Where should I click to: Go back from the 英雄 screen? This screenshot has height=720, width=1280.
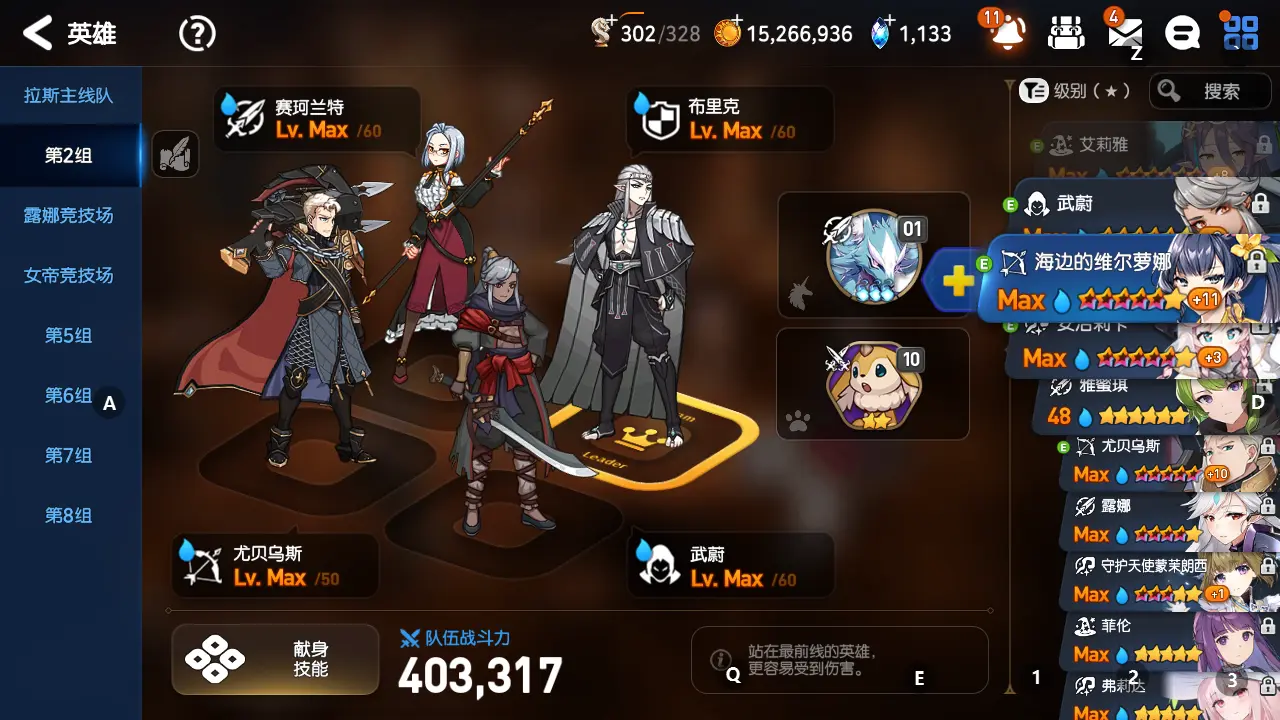tap(38, 34)
